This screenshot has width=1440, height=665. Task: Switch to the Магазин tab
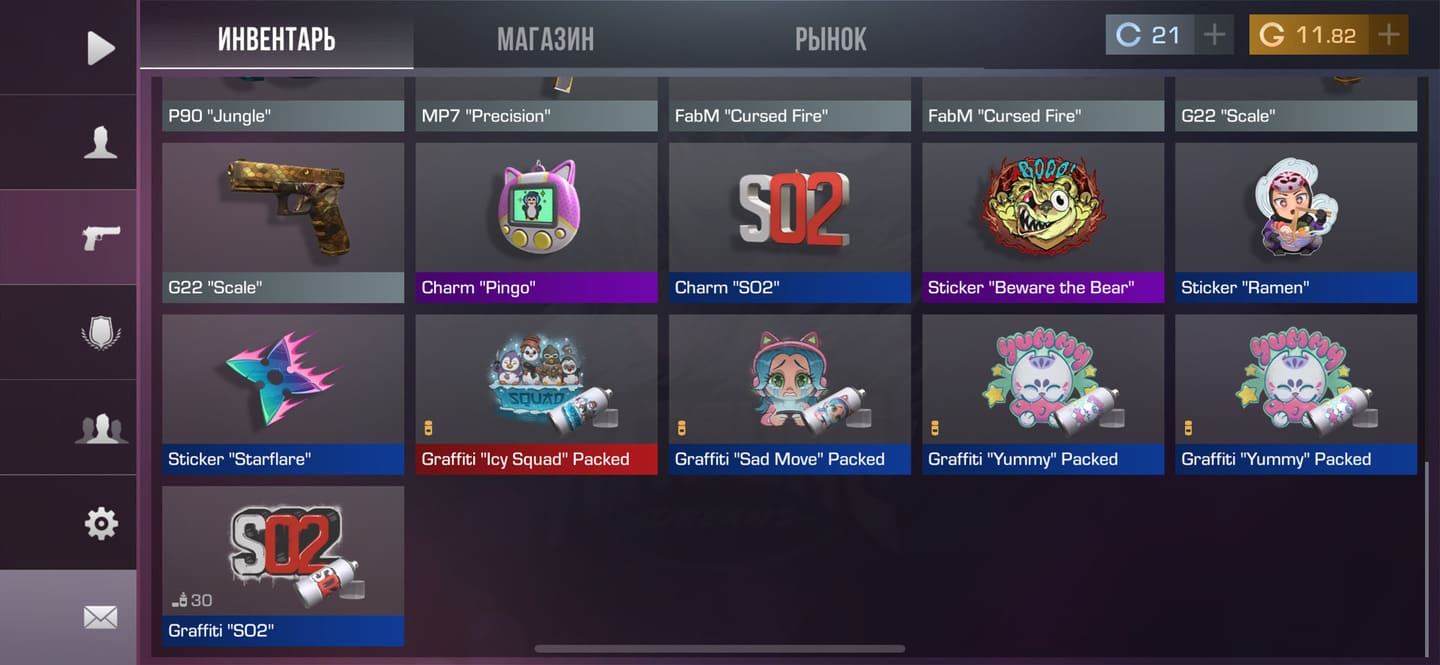tap(545, 39)
